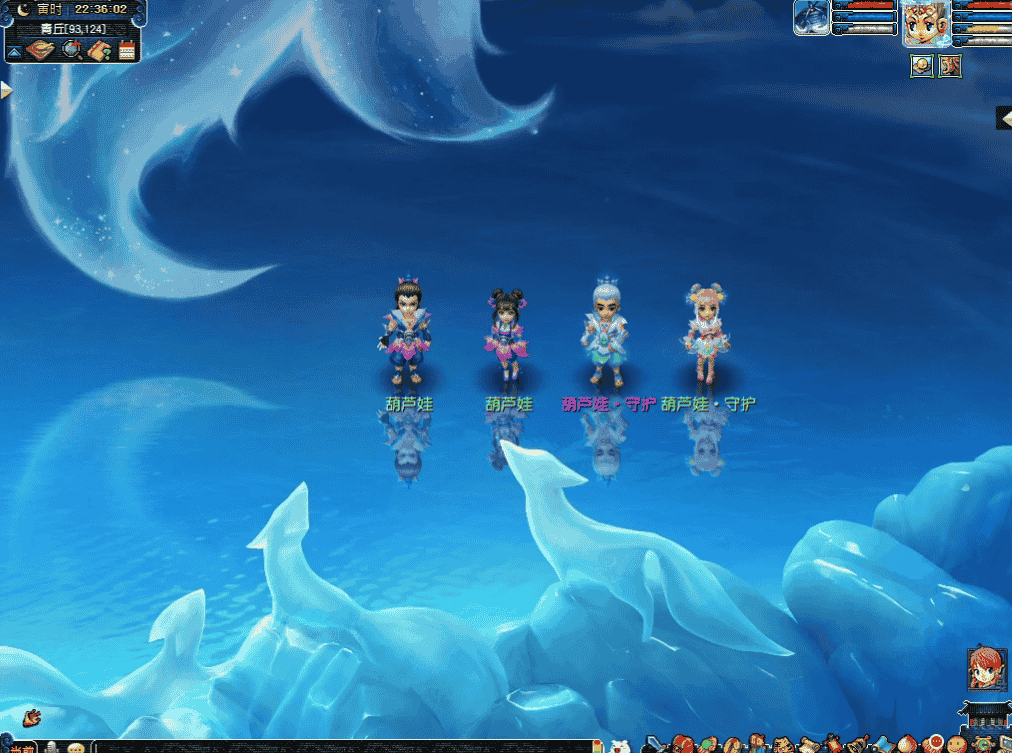
Task: Collapse the top-left info panel arrow
Action: (x=15, y=51)
